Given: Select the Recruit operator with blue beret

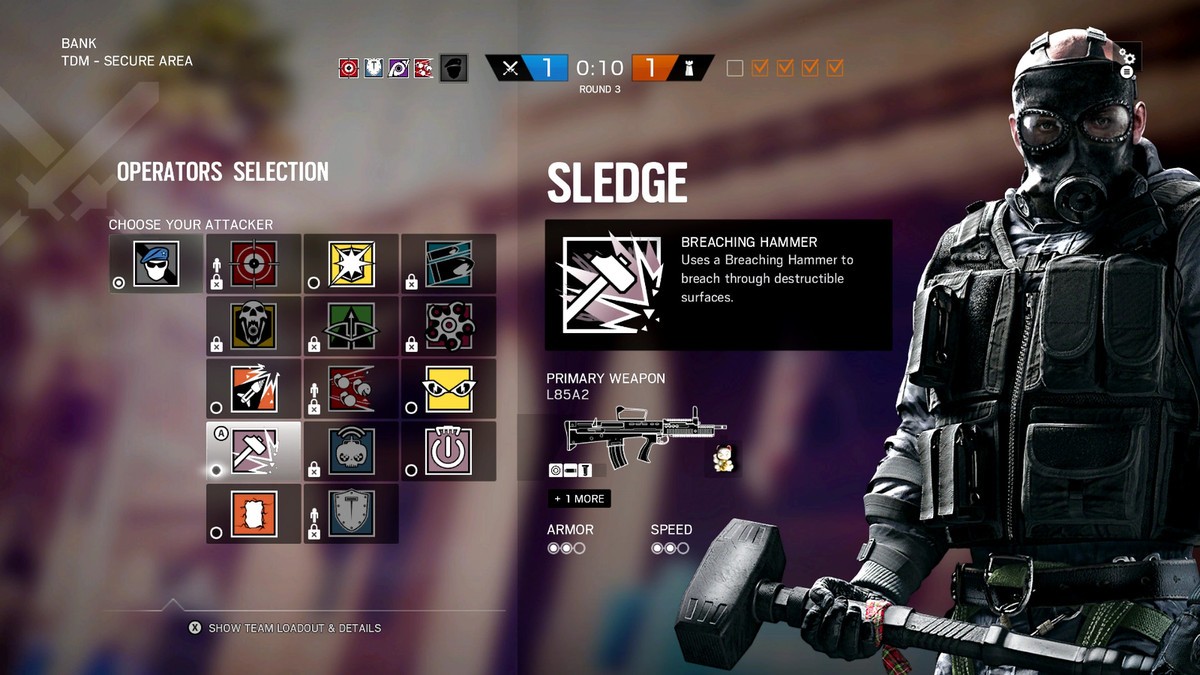Looking at the screenshot, I should [x=156, y=264].
